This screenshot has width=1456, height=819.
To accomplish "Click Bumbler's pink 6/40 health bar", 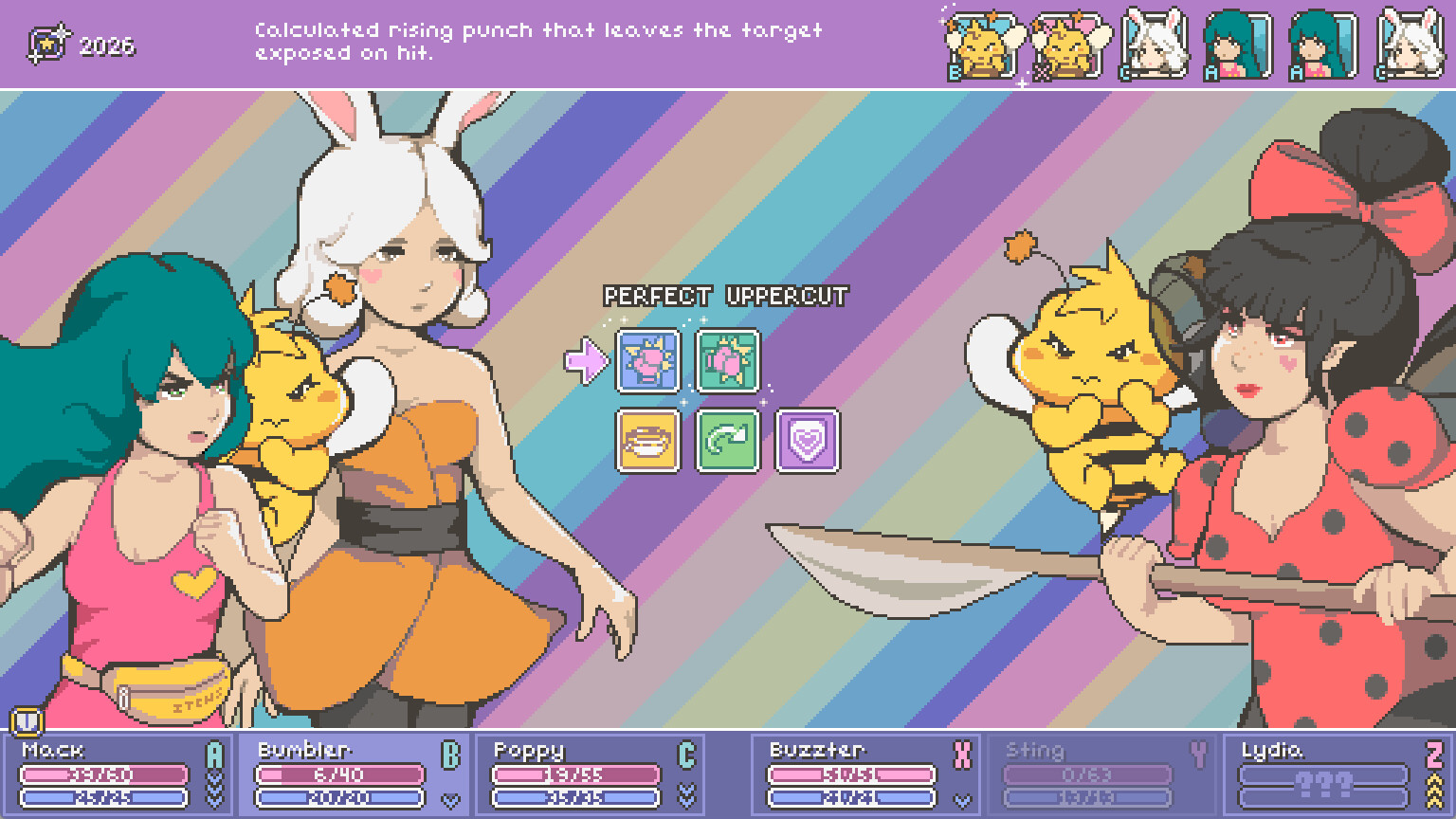I will pos(341,775).
